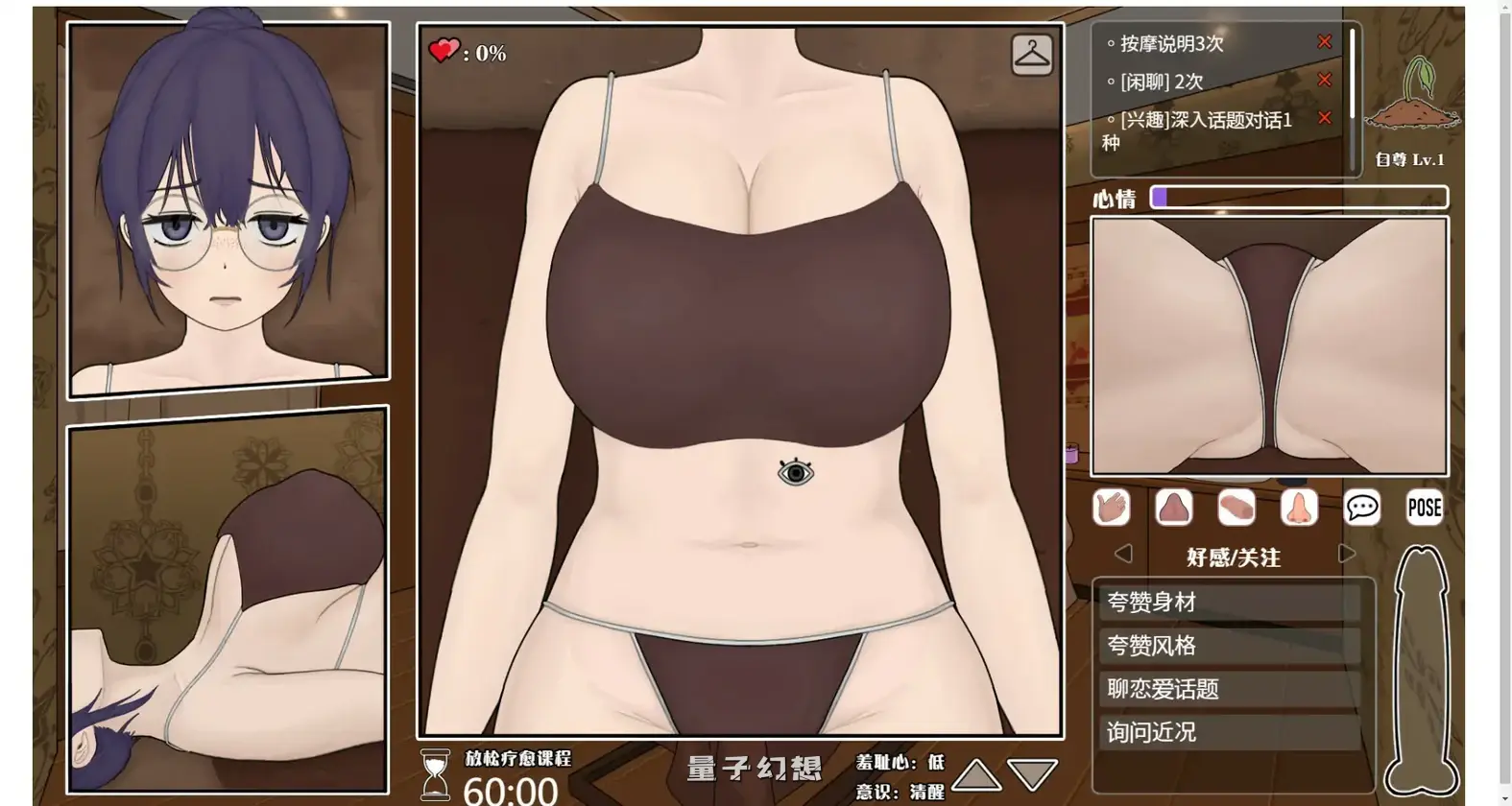Toggle the eye marker on the belly

(797, 472)
